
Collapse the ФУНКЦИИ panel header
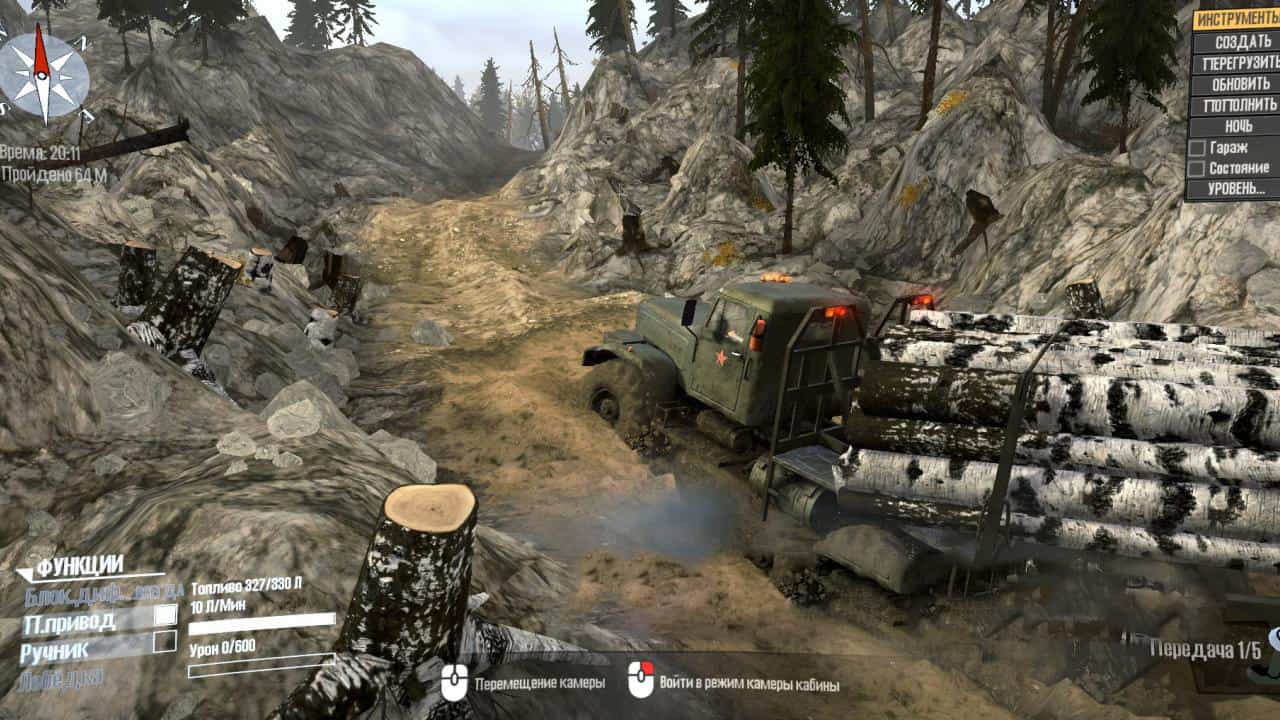80,568
